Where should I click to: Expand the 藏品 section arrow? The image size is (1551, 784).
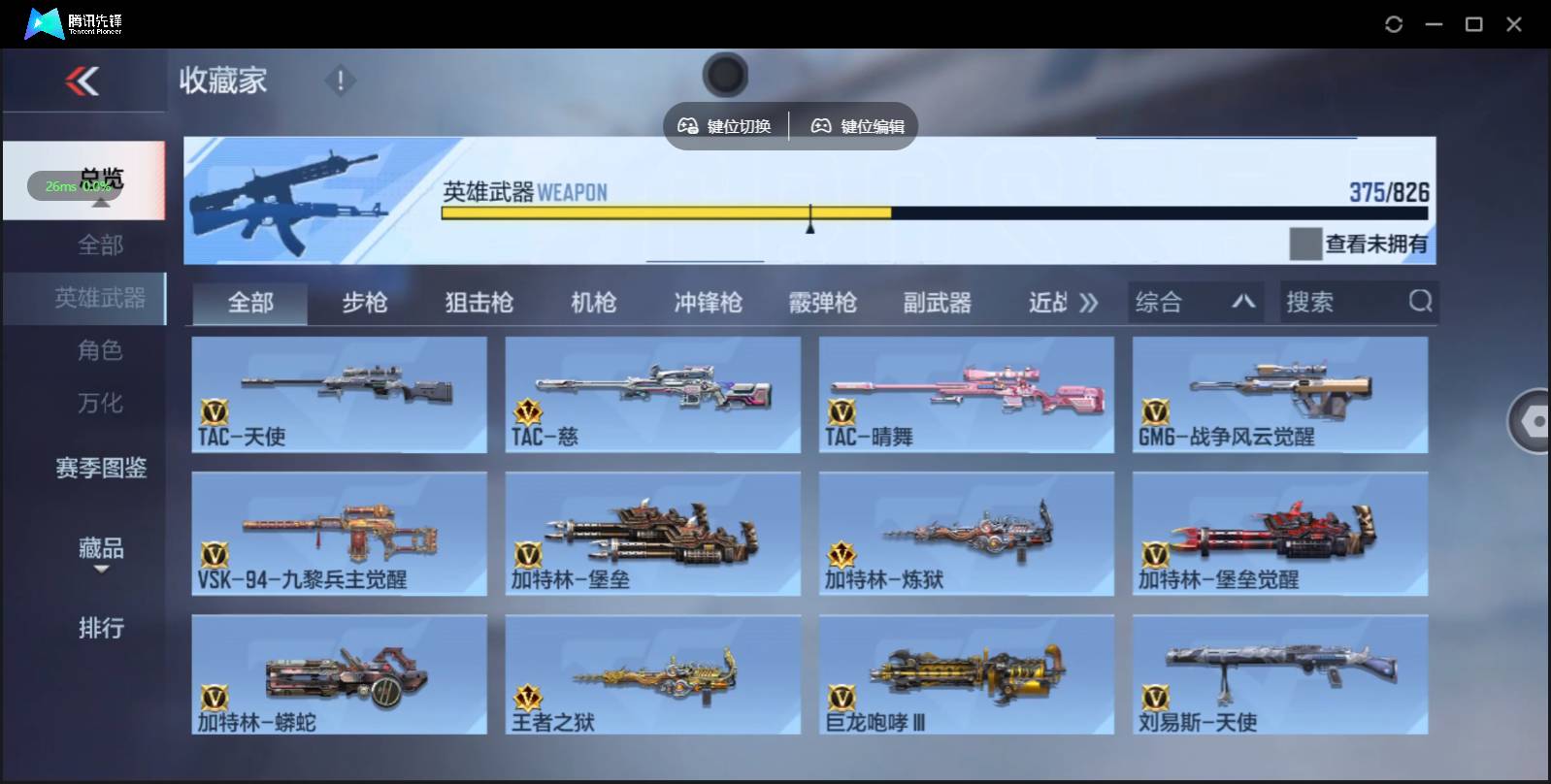pos(100,571)
